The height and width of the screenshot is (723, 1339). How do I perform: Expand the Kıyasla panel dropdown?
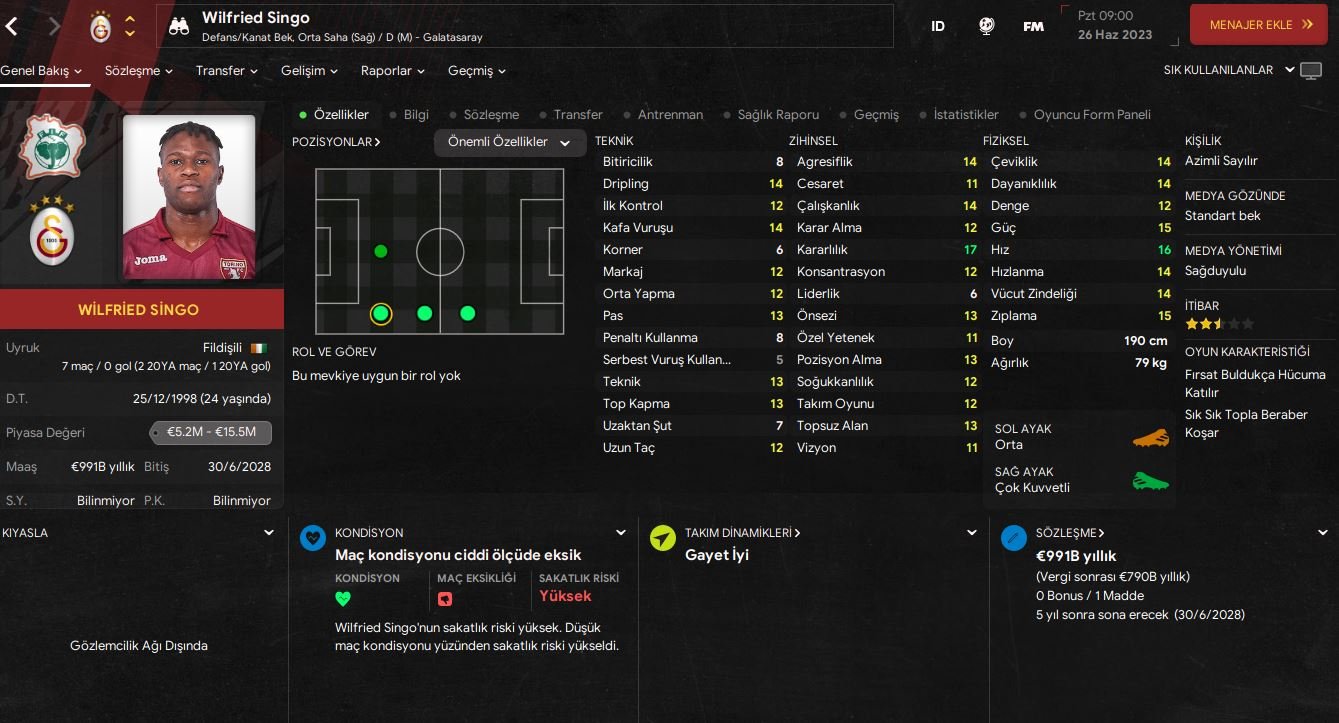tap(268, 533)
